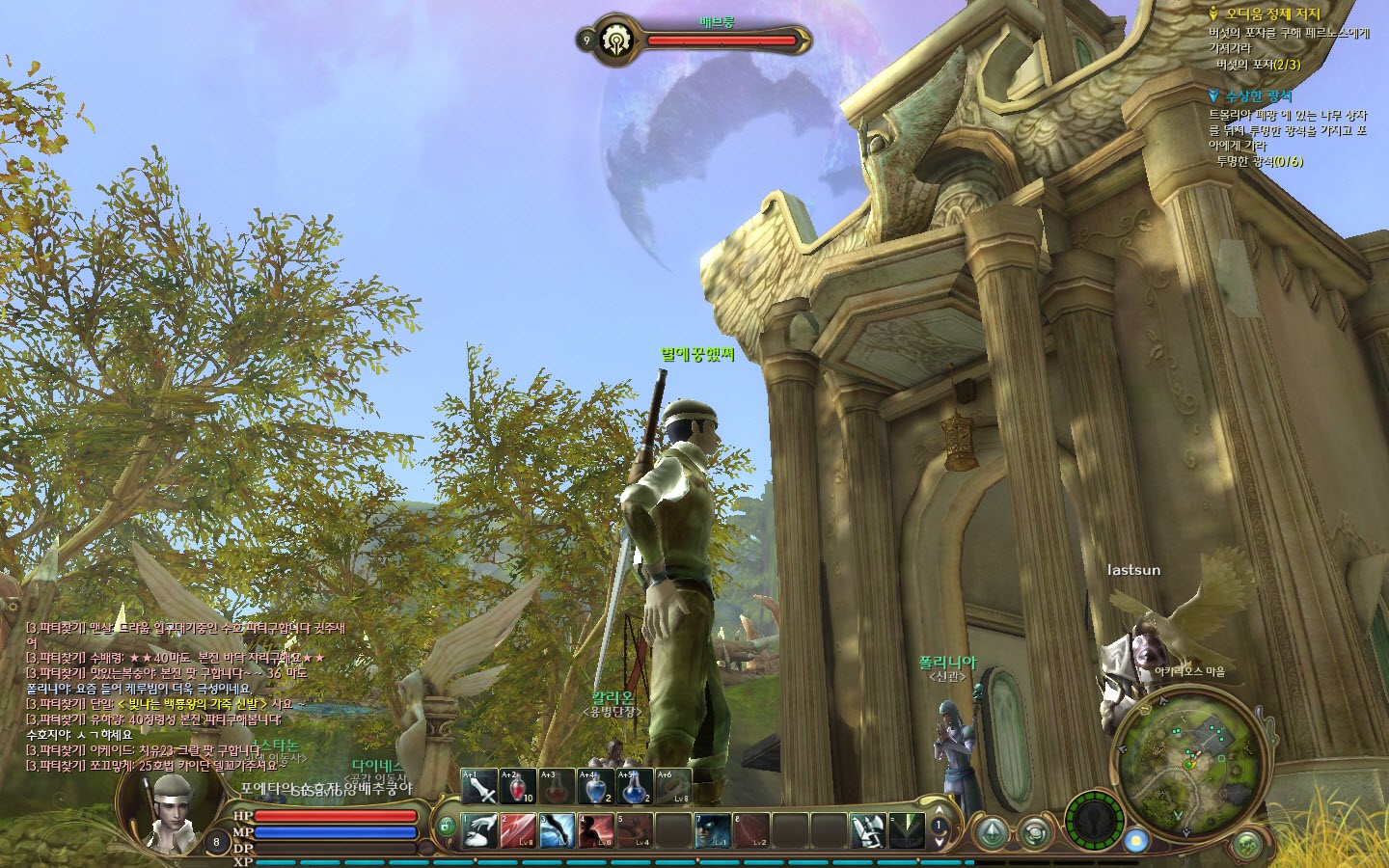Image resolution: width=1389 pixels, height=868 pixels.
Task: Use the large blue mana potion in slot A+5
Action: point(634,787)
